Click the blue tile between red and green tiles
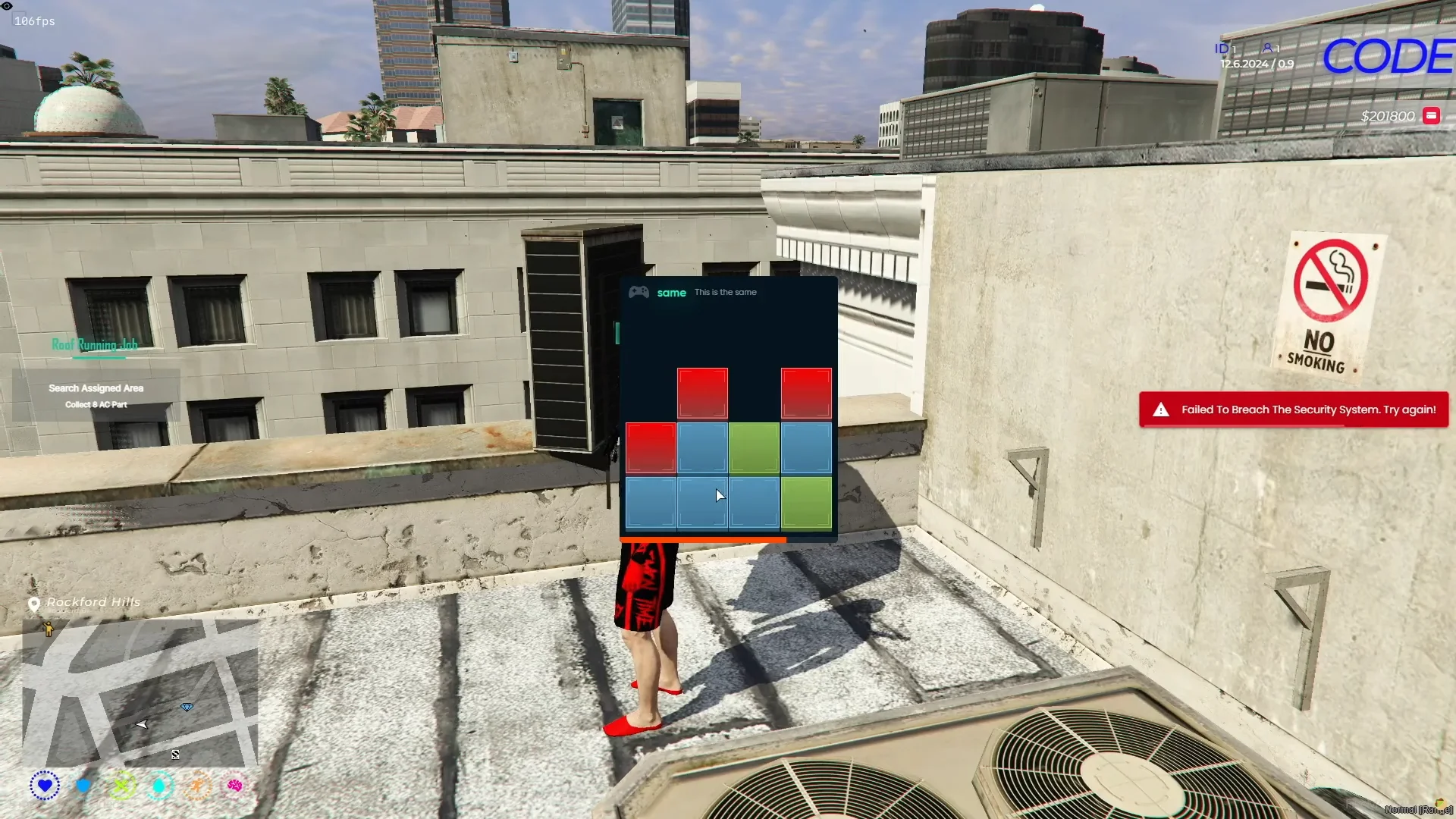The image size is (1456, 819). pyautogui.click(x=702, y=447)
